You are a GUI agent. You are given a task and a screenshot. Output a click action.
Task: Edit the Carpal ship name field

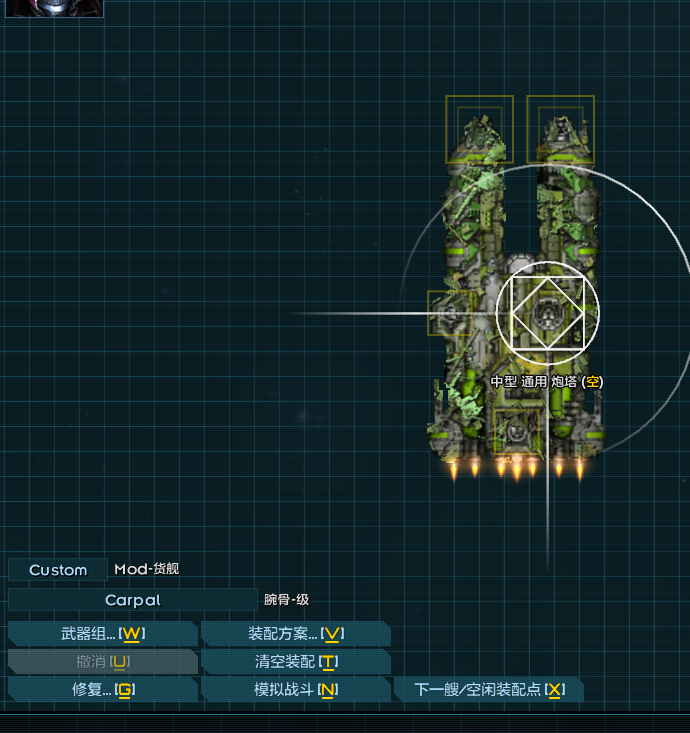coord(132,600)
